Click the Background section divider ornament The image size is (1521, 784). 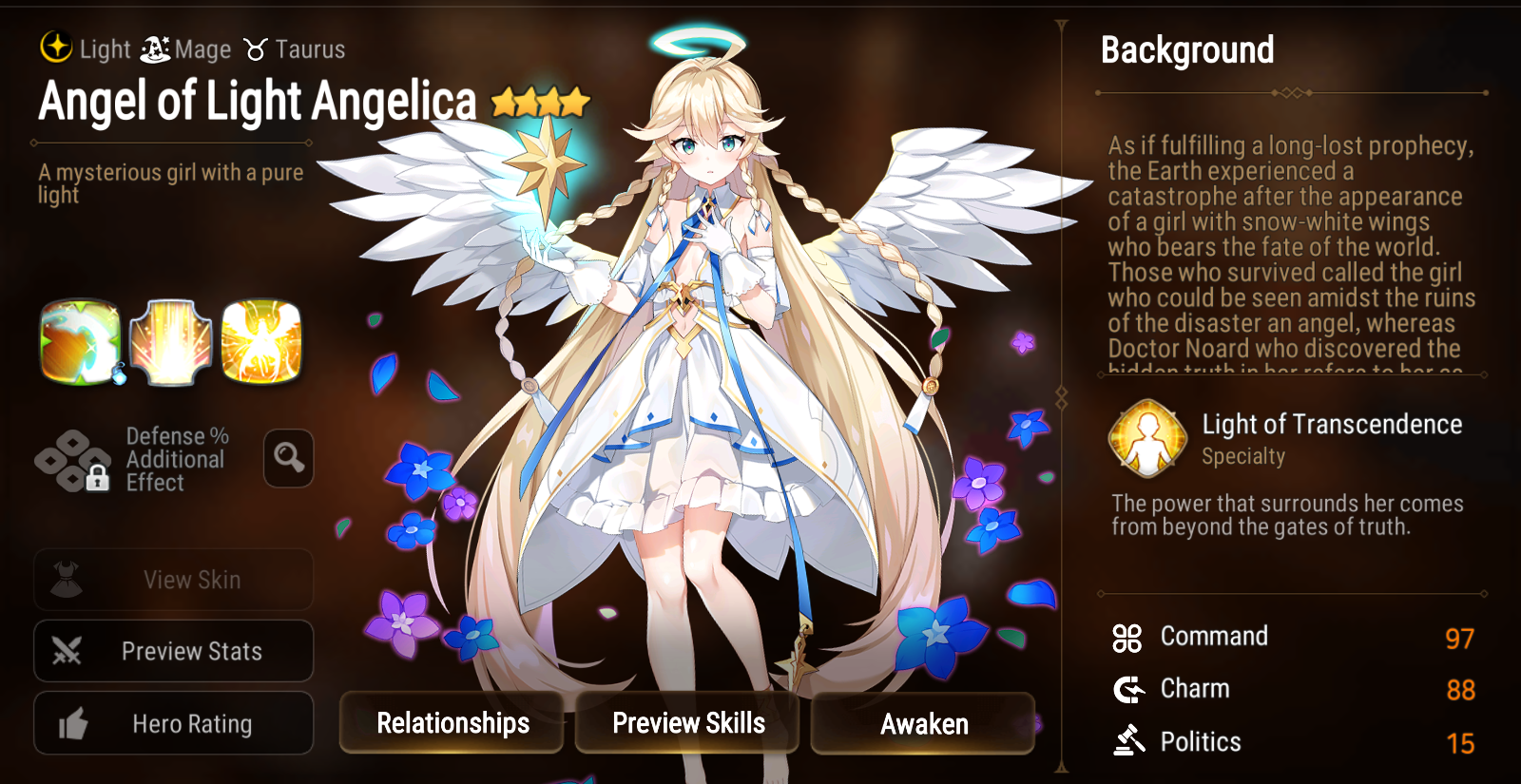pyautogui.click(x=1293, y=92)
